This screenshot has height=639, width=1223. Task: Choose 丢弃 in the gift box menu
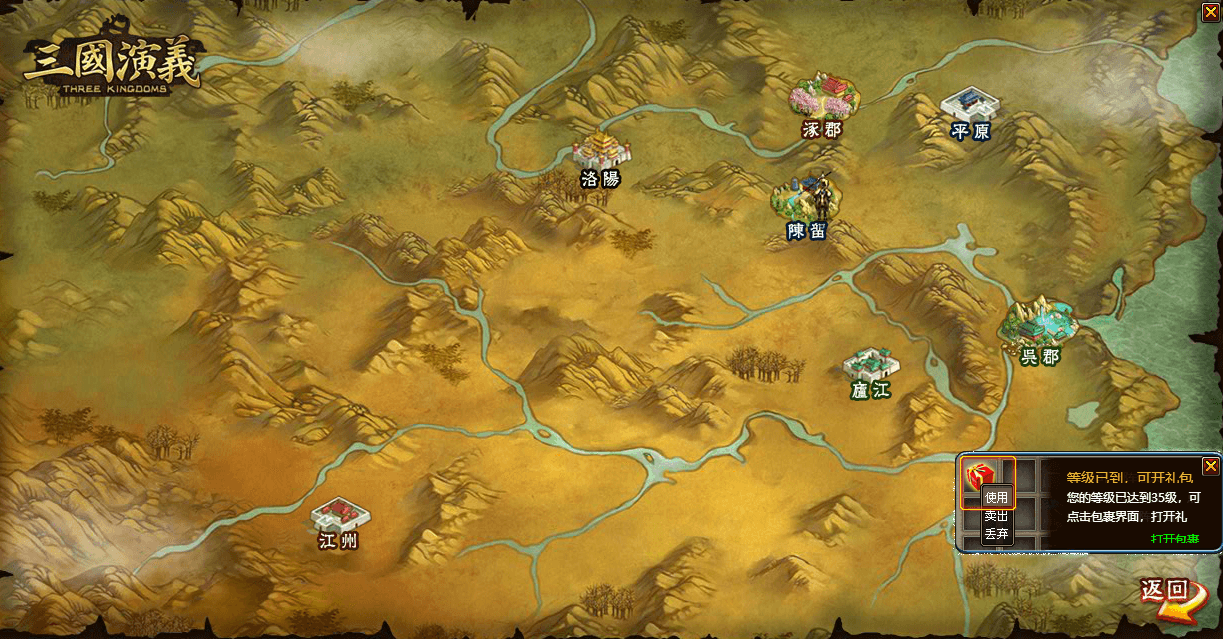(x=997, y=534)
